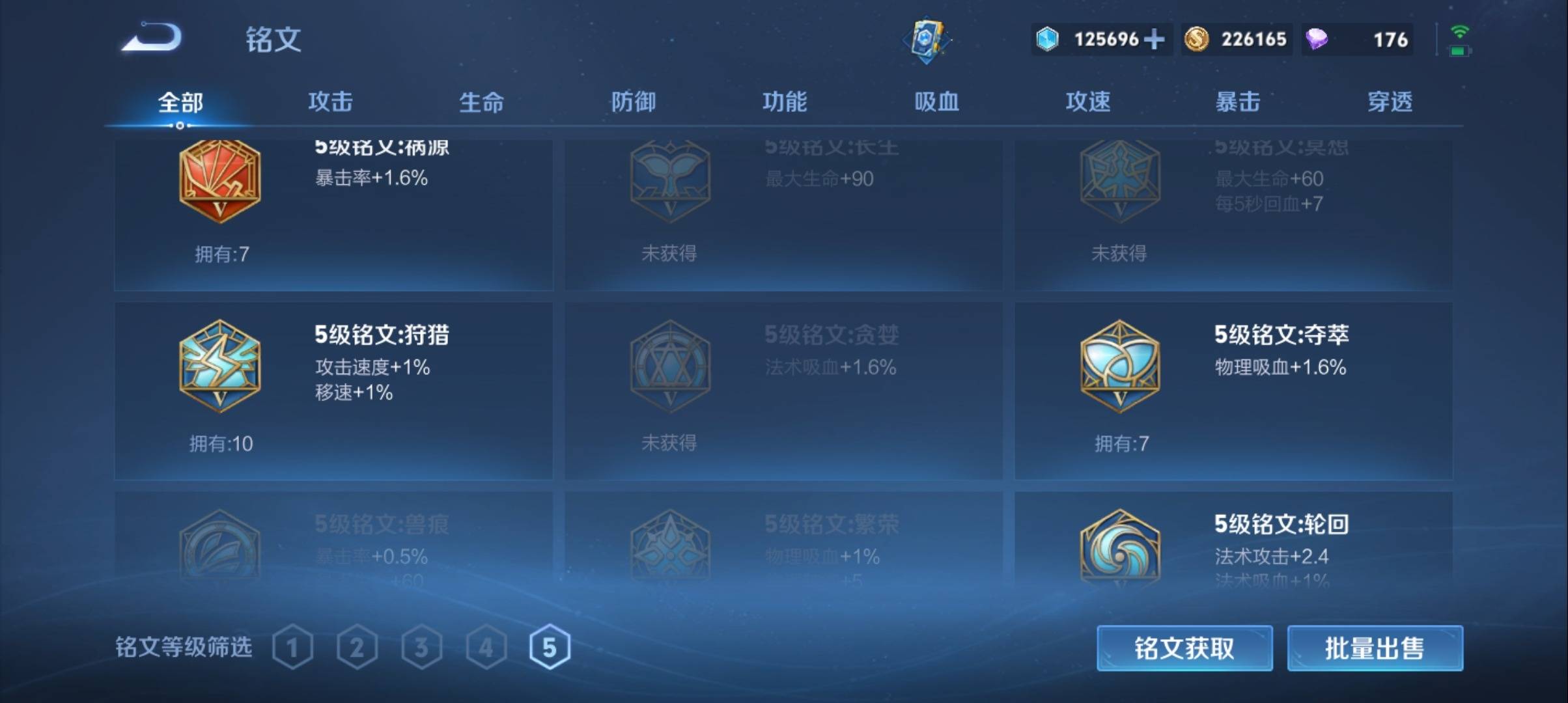
Task: Toggle level 1 inscription filter on
Action: 293,646
